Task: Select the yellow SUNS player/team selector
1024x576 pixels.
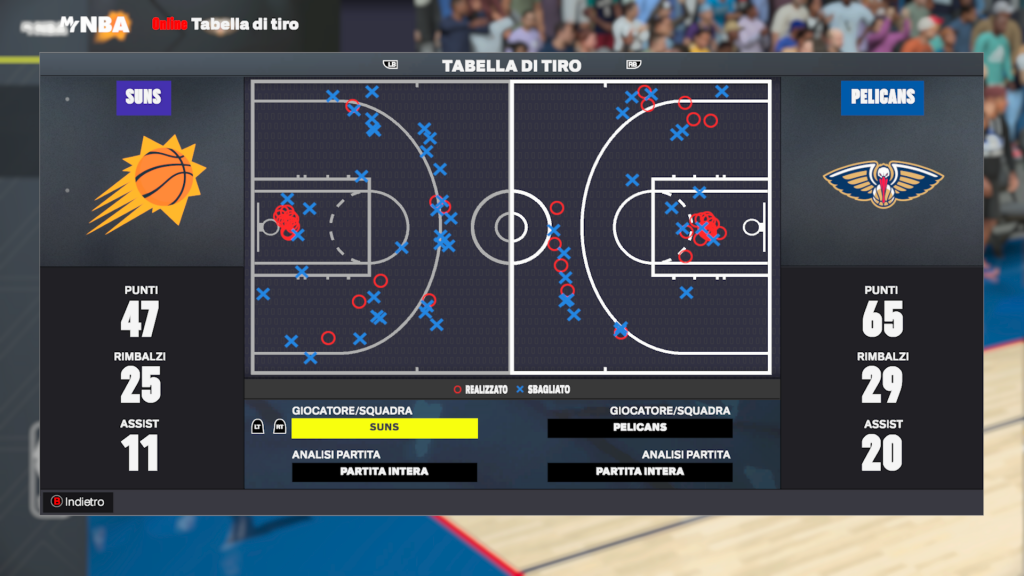Action: (x=384, y=428)
